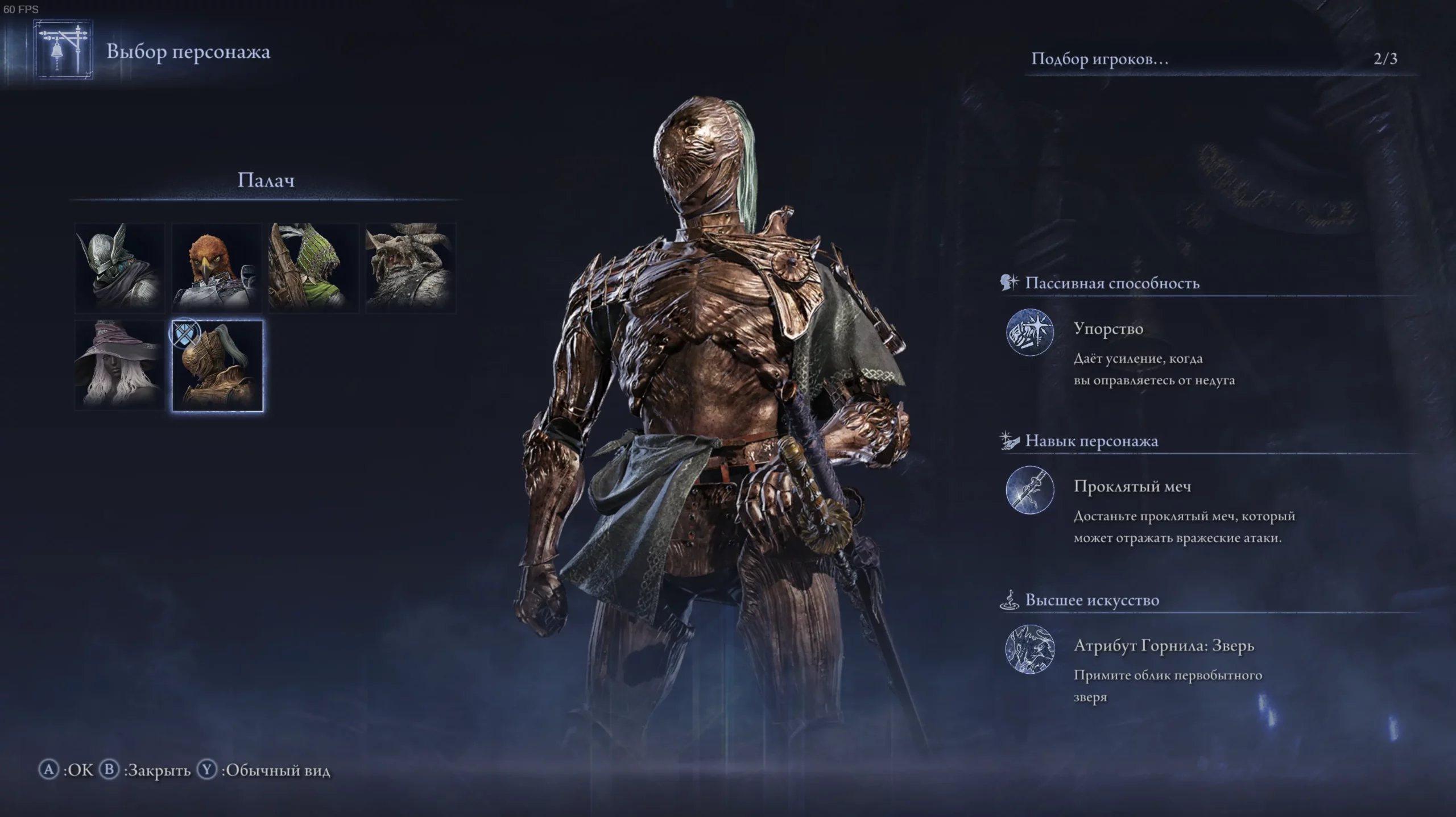Select the horned-helmet bearded character portrait
Screen dimensions: 1456x817
click(x=410, y=268)
